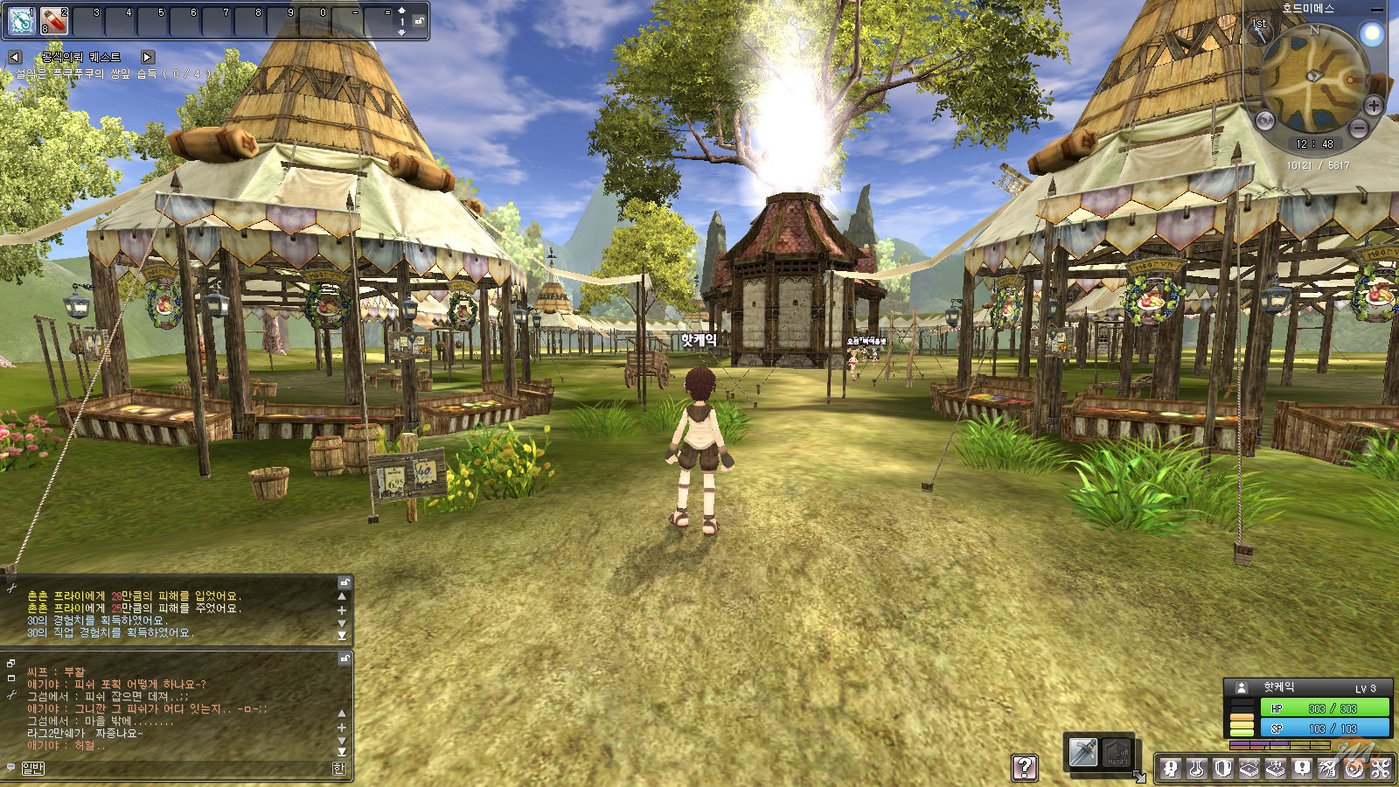Screen dimensions: 1399x787
Task: Open the character info icon in bottom toolbar
Action: click(1170, 768)
